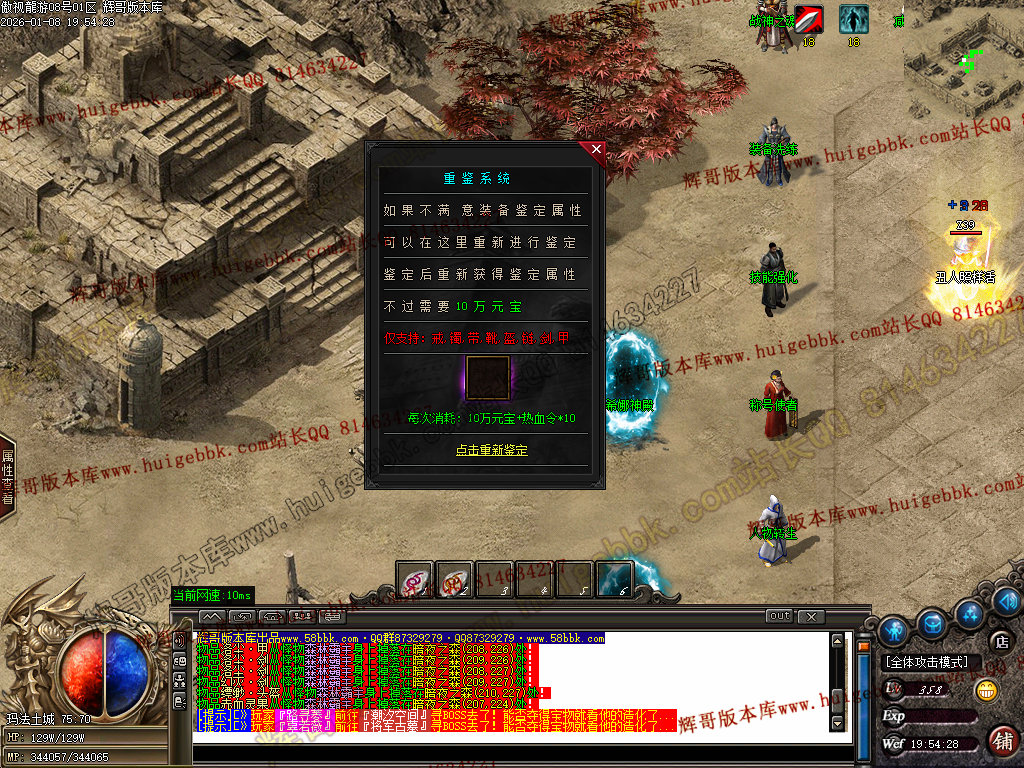Open the 店 shop button
The width and height of the screenshot is (1024, 768).
coord(1001,641)
